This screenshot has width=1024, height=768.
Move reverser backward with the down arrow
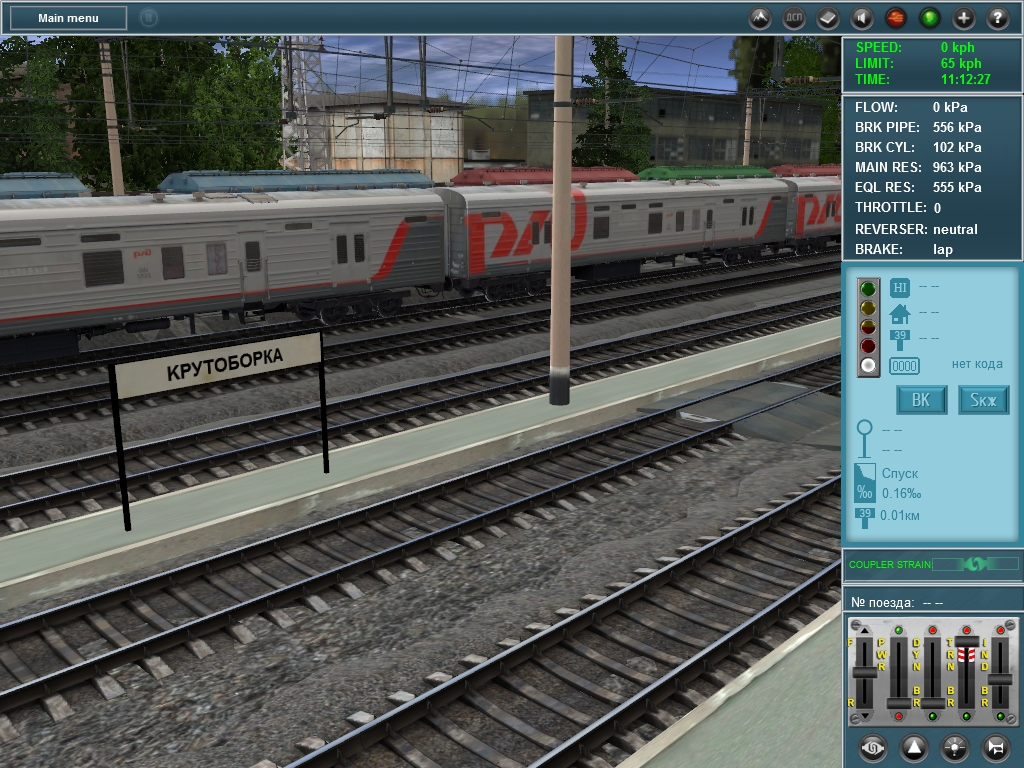point(865,716)
